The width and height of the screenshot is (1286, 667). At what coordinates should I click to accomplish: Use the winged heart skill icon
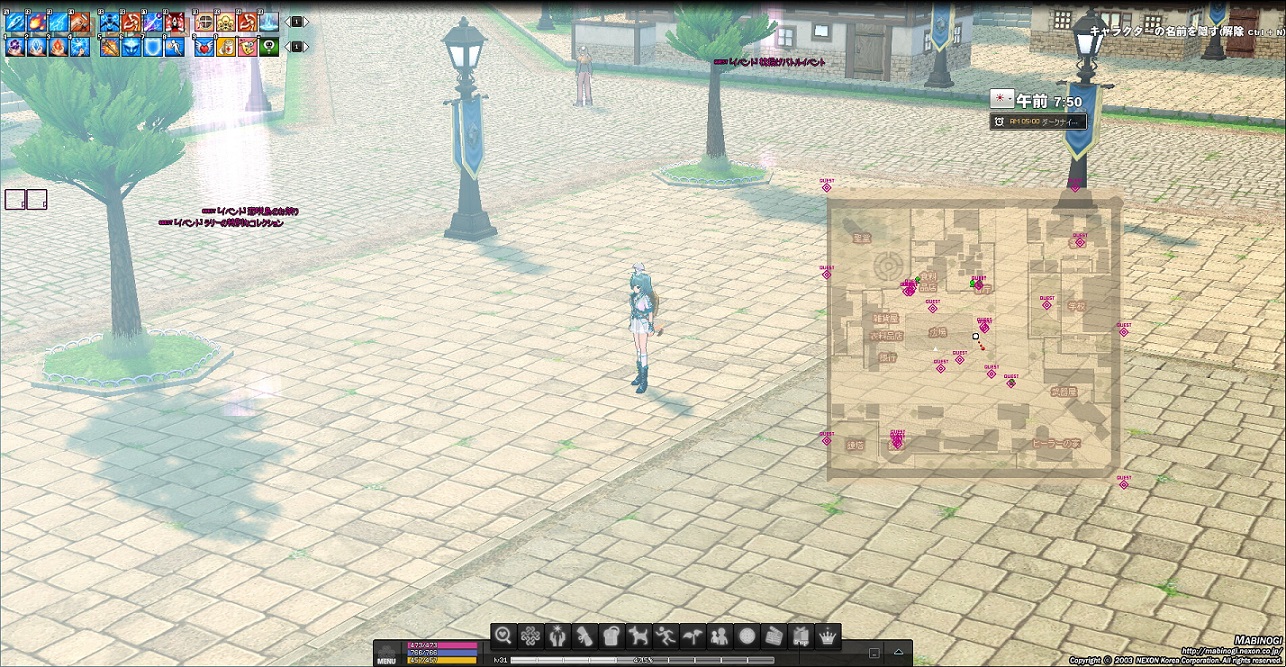pos(205,46)
